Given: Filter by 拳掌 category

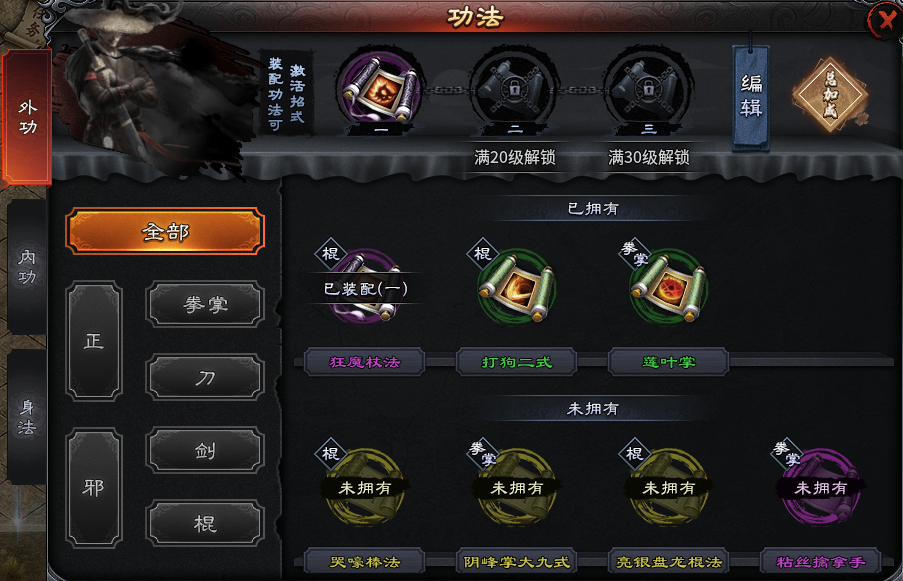Looking at the screenshot, I should 206,304.
